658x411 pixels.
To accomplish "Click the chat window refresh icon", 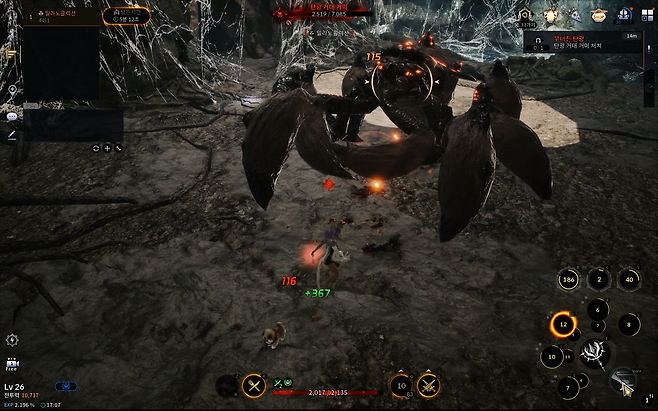I will click(96, 148).
